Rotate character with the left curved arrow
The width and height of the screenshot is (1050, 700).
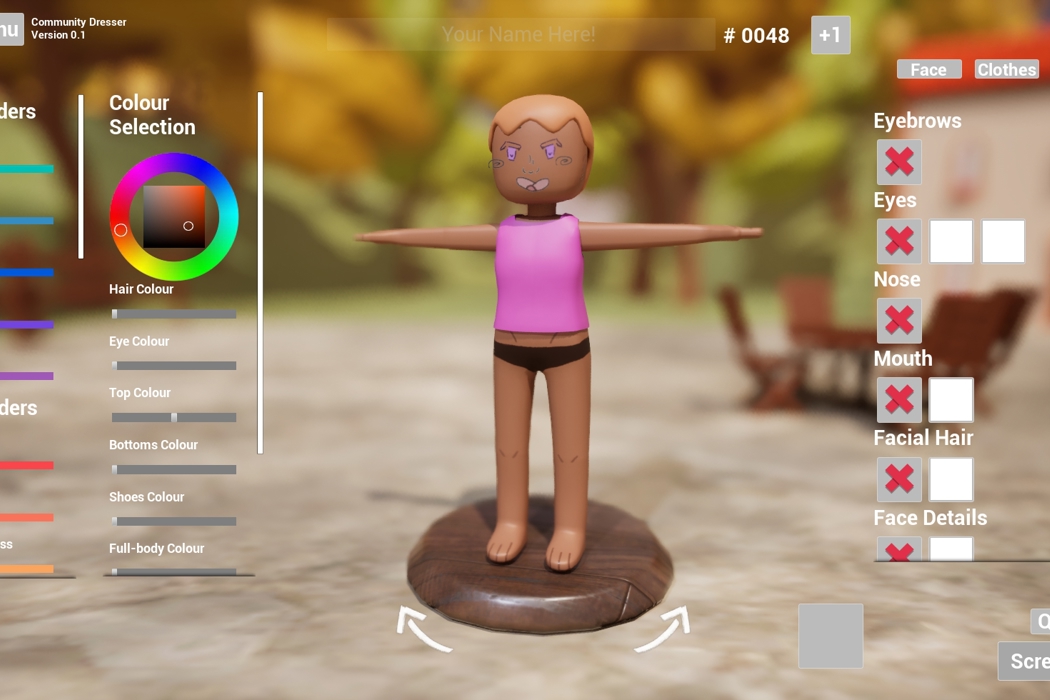(x=423, y=629)
